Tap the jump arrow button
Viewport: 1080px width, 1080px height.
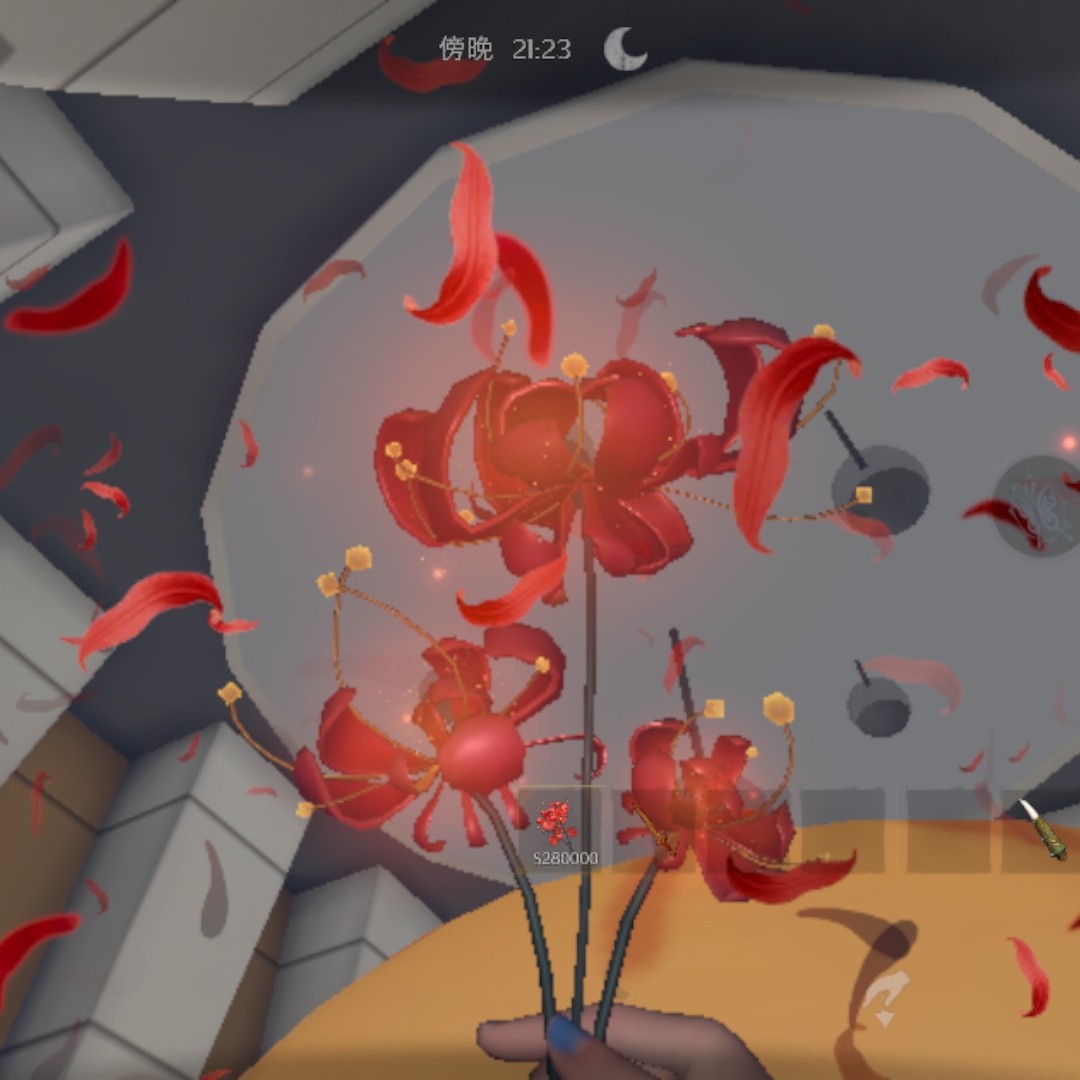click(884, 998)
